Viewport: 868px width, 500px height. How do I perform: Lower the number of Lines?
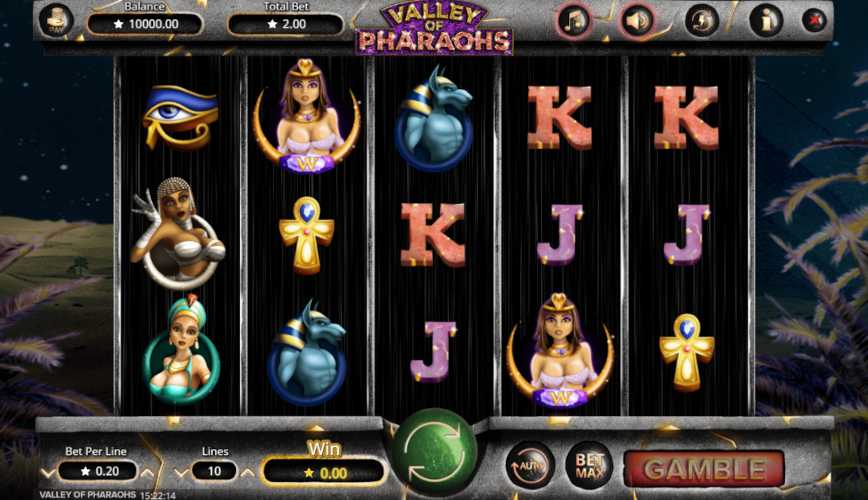(x=181, y=471)
